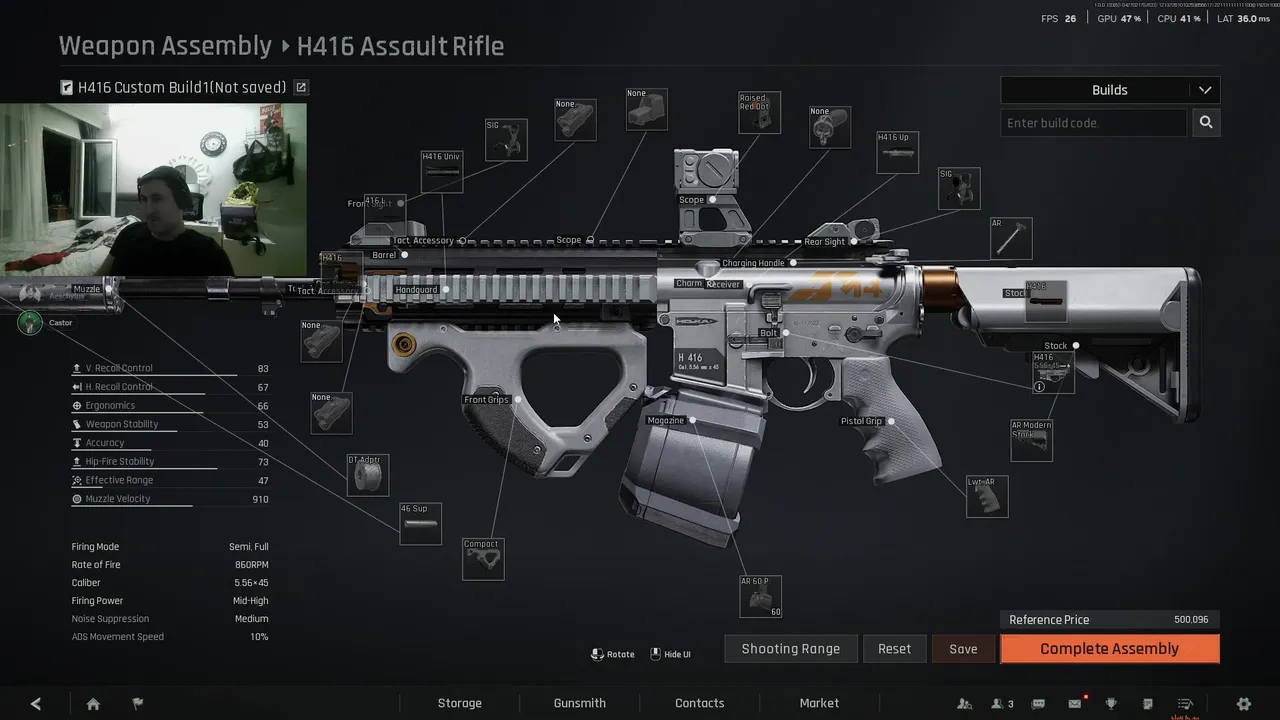Screen dimensions: 1280x720
Task: Save the current weapon build
Action: click(x=963, y=649)
